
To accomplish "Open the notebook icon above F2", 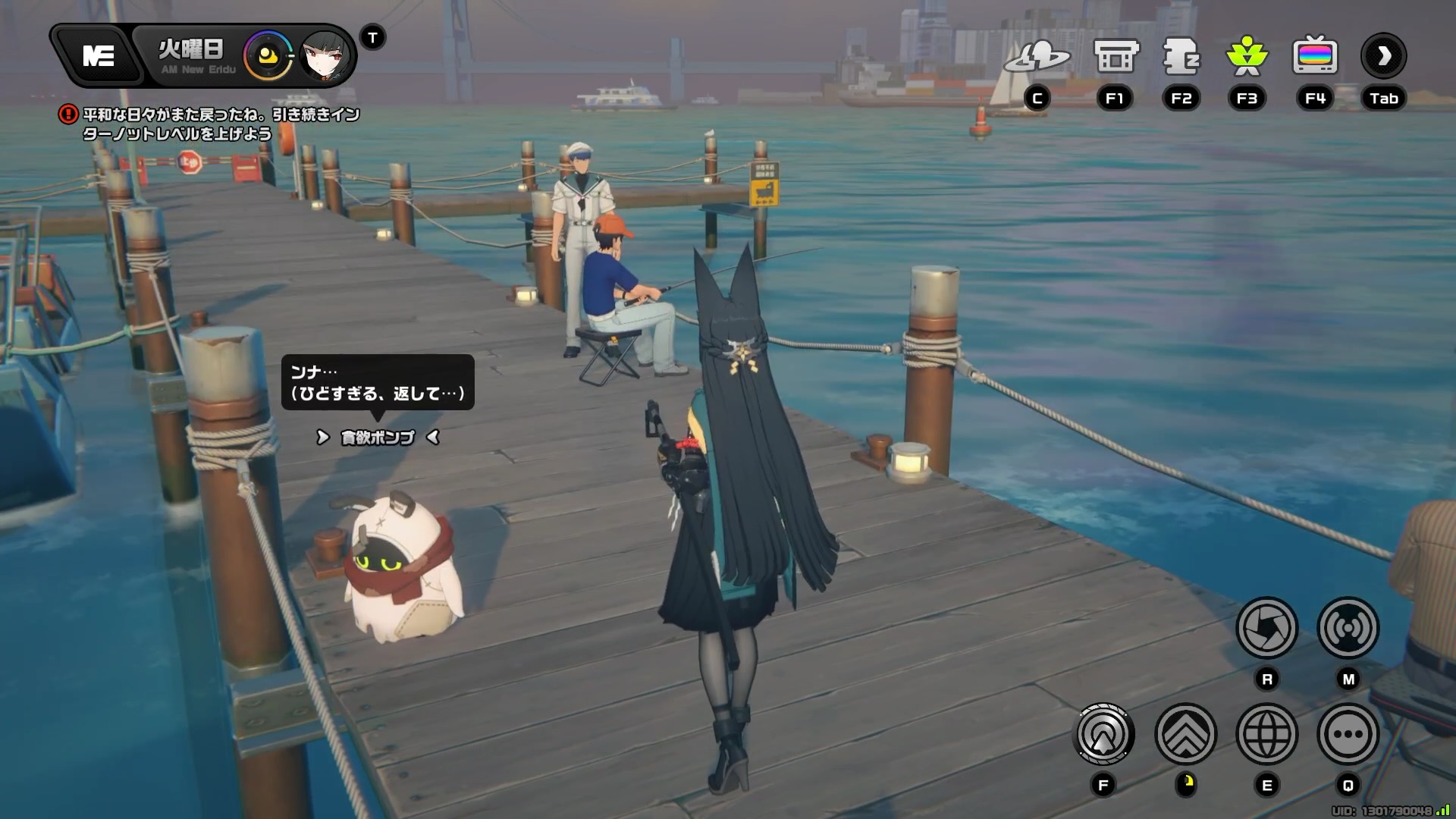I will 1181,57.
